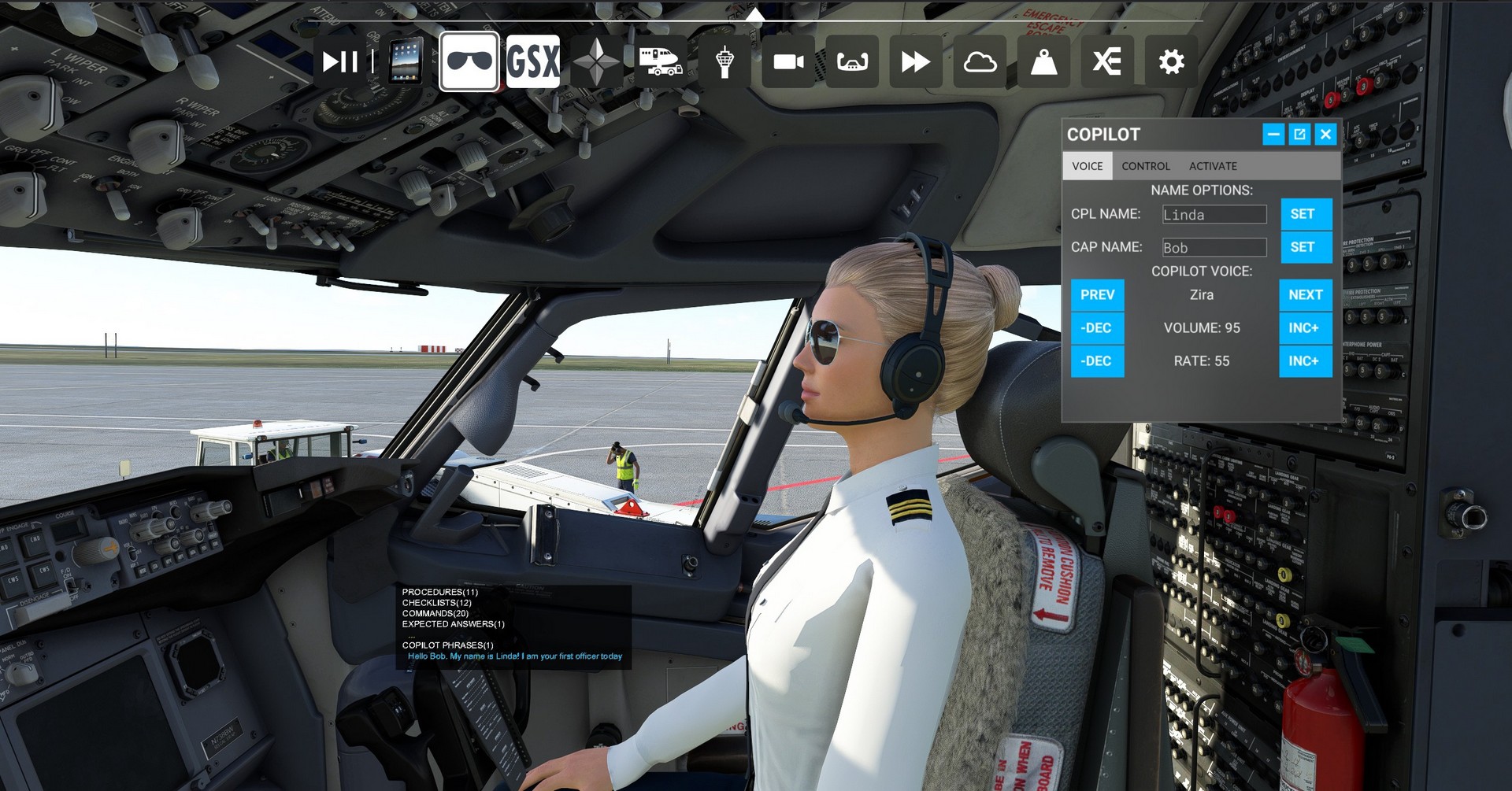This screenshot has width=1512, height=791.
Task: Select the NEXT copilot voice button
Action: click(1305, 295)
